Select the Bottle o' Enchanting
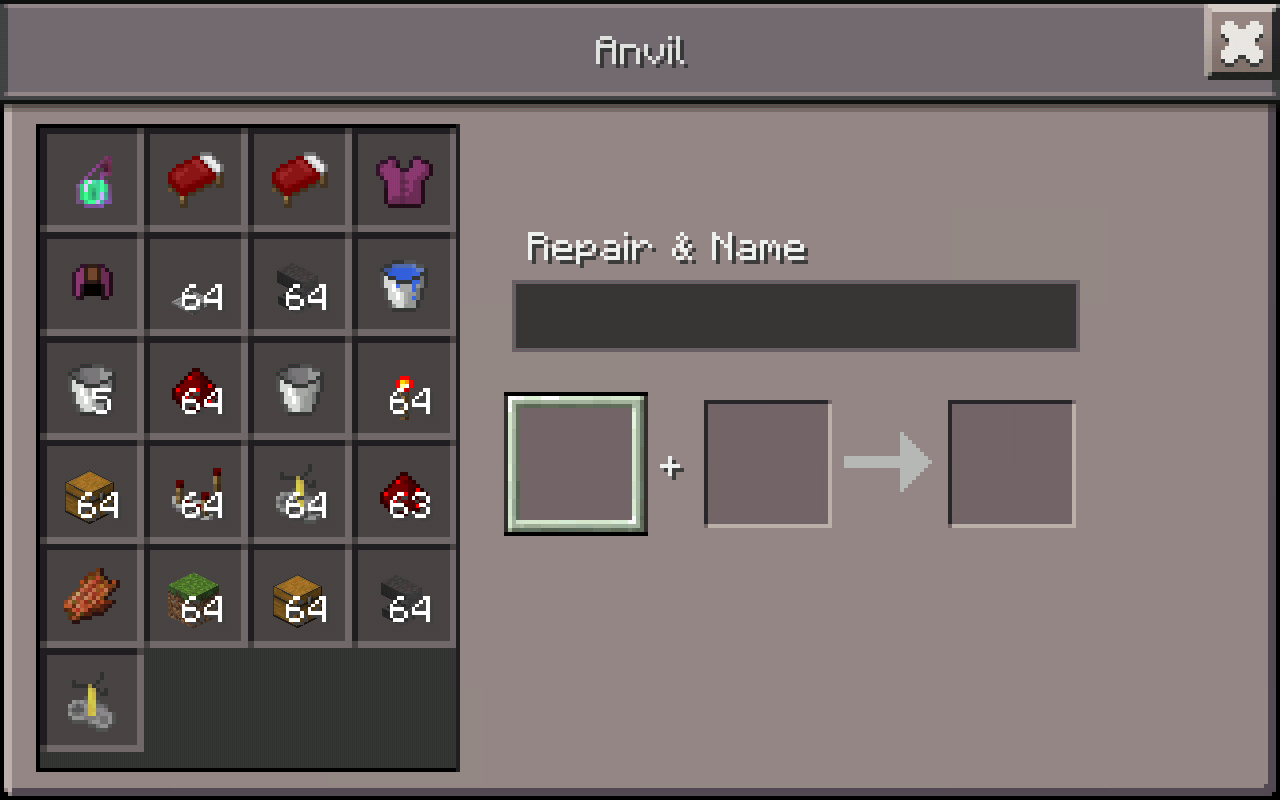This screenshot has height=800, width=1280. tap(91, 180)
